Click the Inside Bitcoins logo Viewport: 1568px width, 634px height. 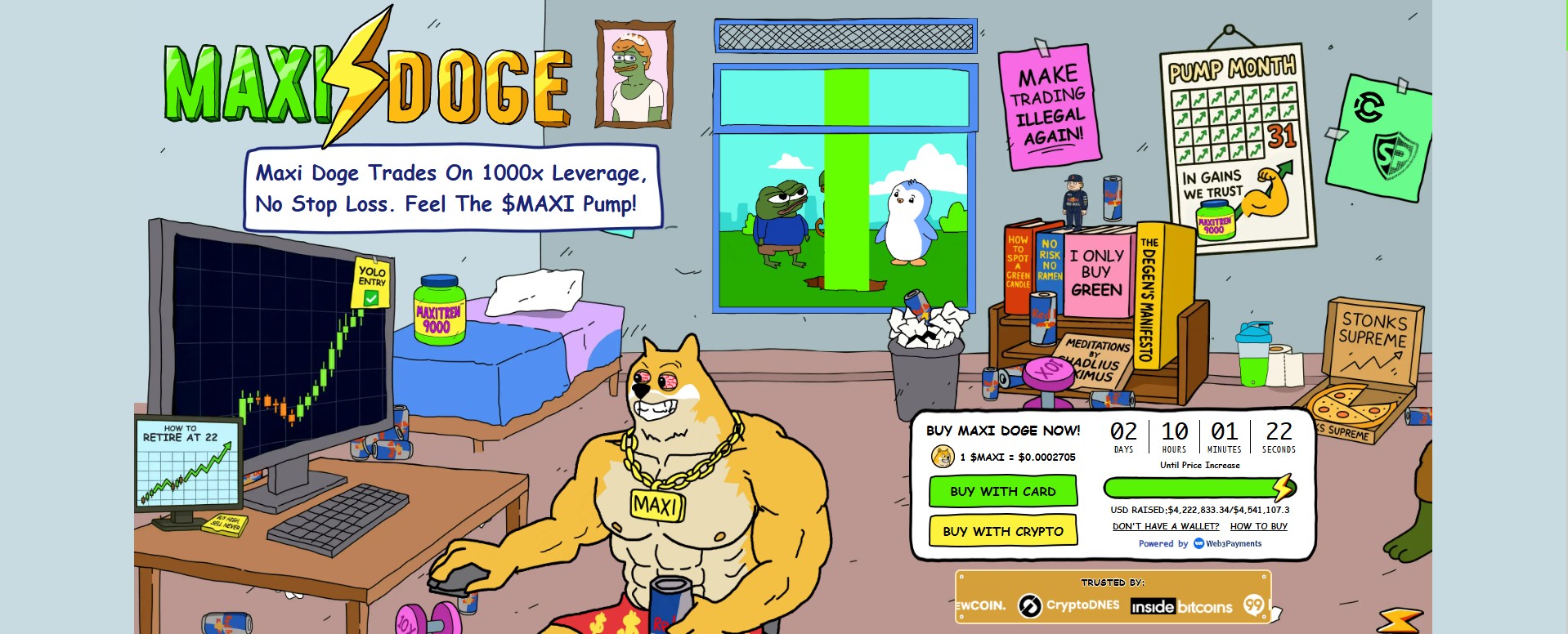click(x=1181, y=605)
